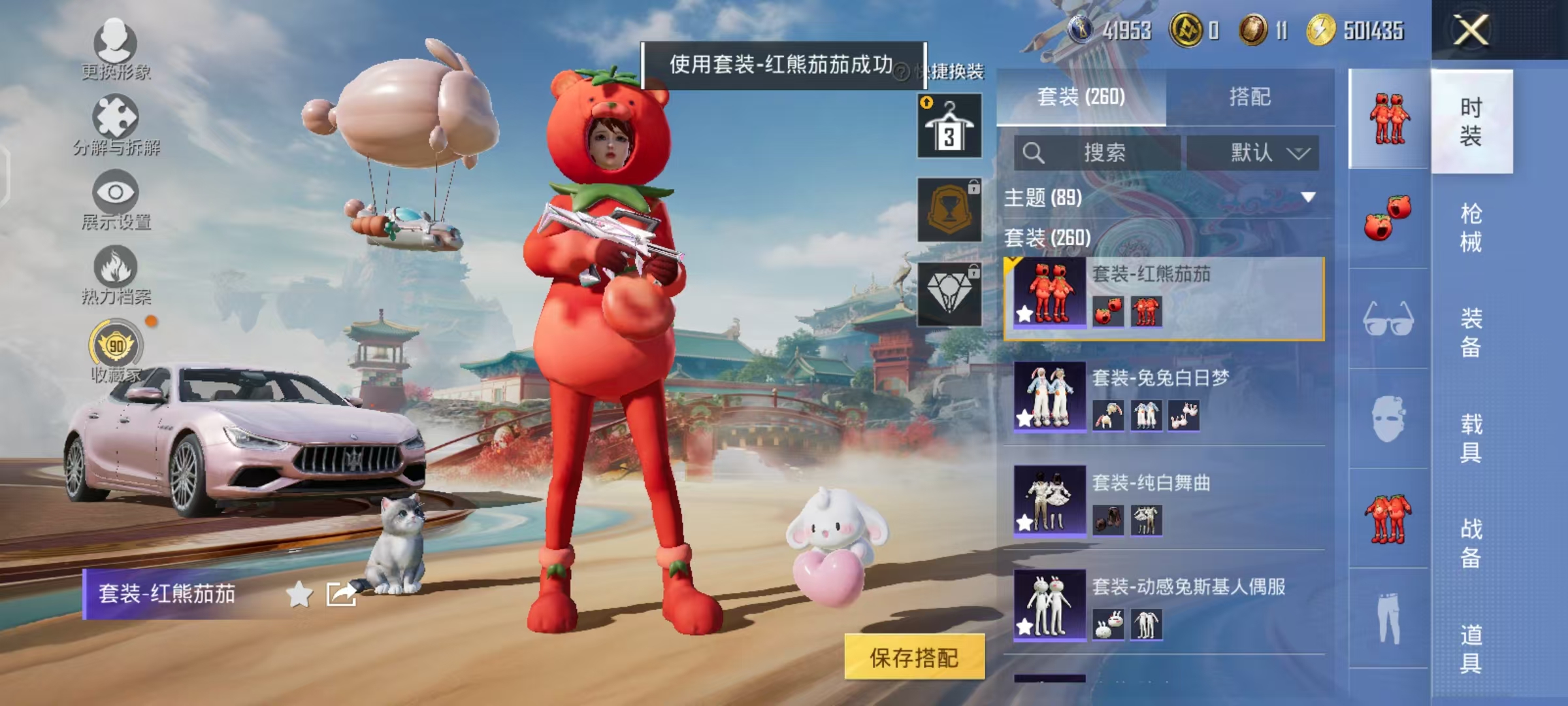The width and height of the screenshot is (1568, 706).
Task: Select the locked trophy badge icon
Action: point(949,210)
